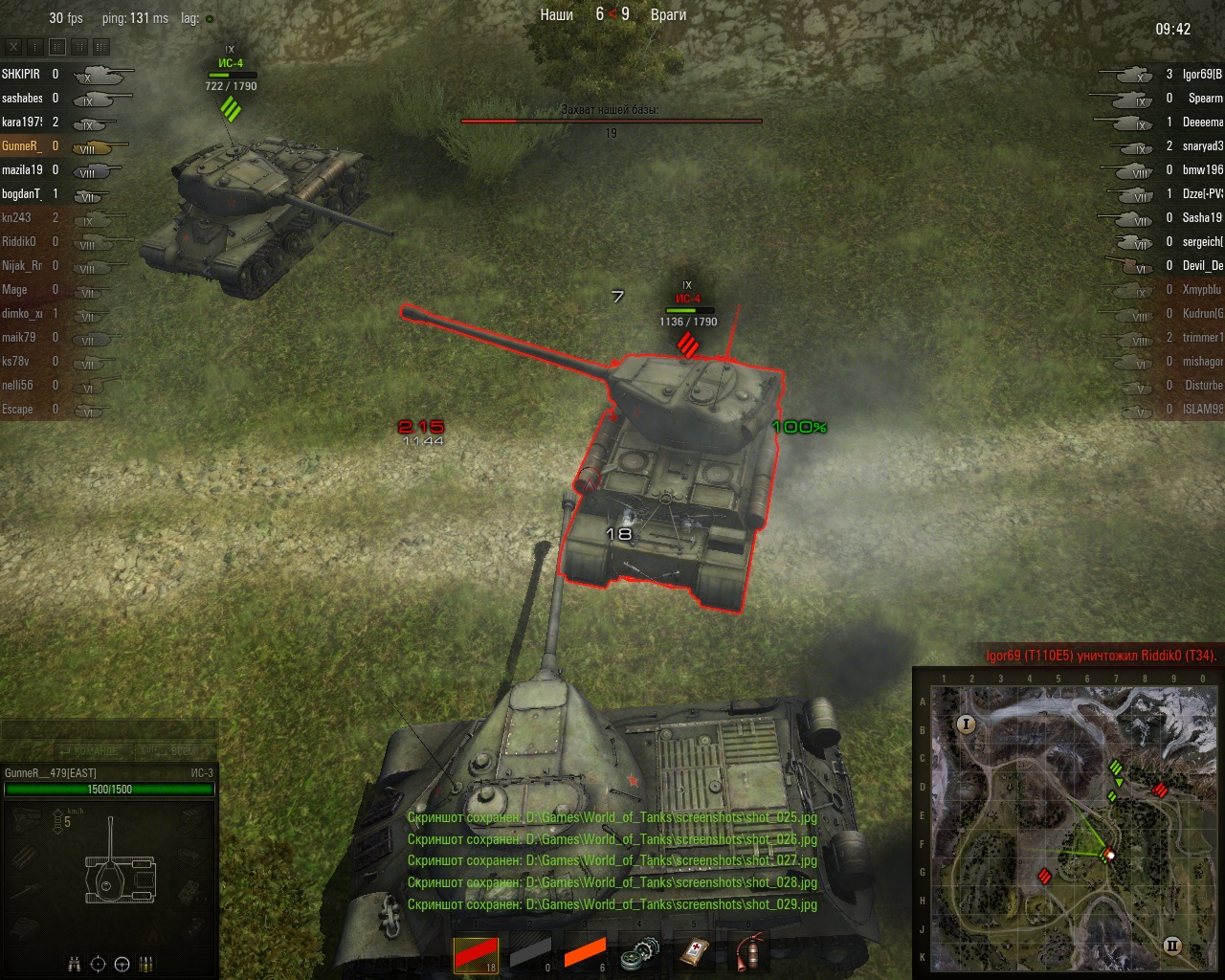Select the empty shell type in slot 2
Screen dimensions: 1225x980
pyautogui.click(x=531, y=953)
